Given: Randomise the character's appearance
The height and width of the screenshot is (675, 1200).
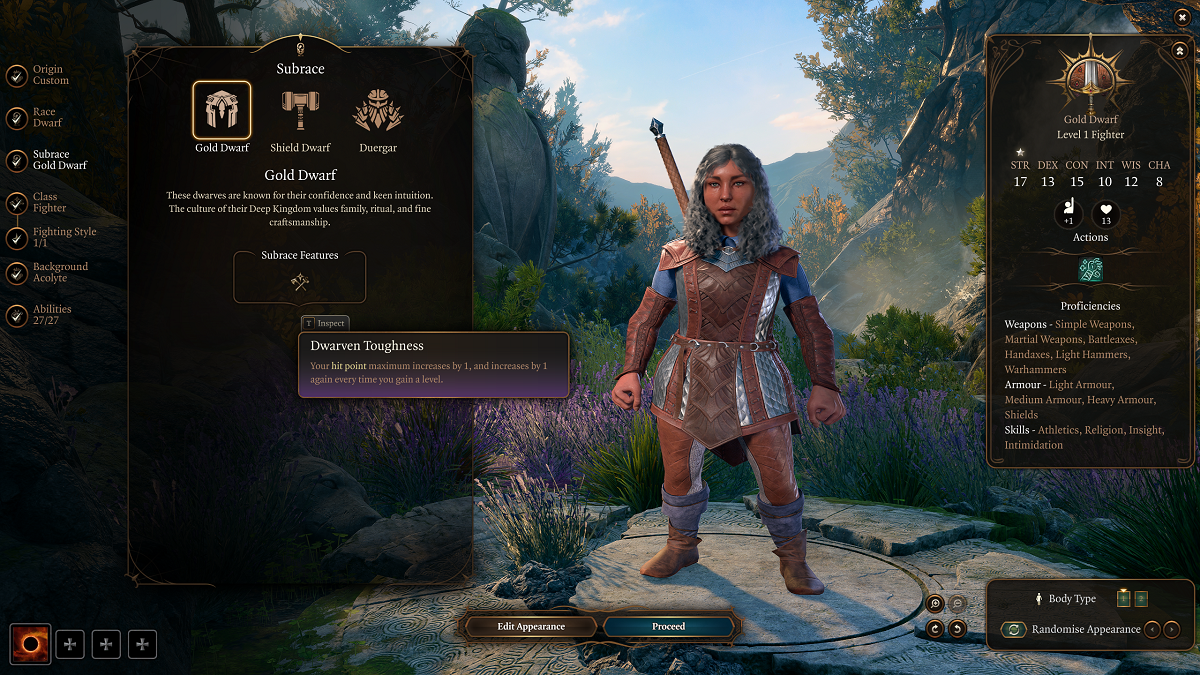Looking at the screenshot, I should click(1014, 630).
